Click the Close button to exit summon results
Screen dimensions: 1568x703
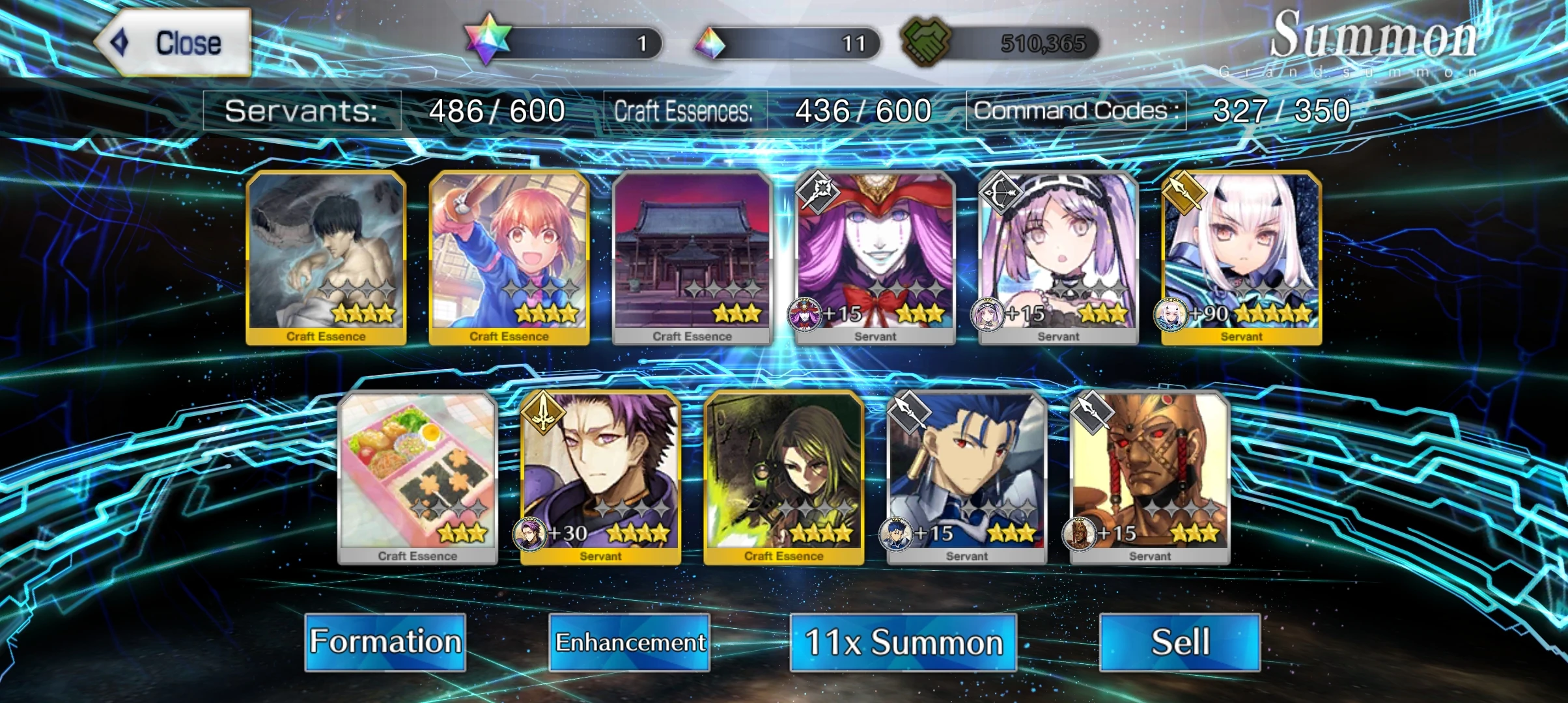(x=175, y=42)
